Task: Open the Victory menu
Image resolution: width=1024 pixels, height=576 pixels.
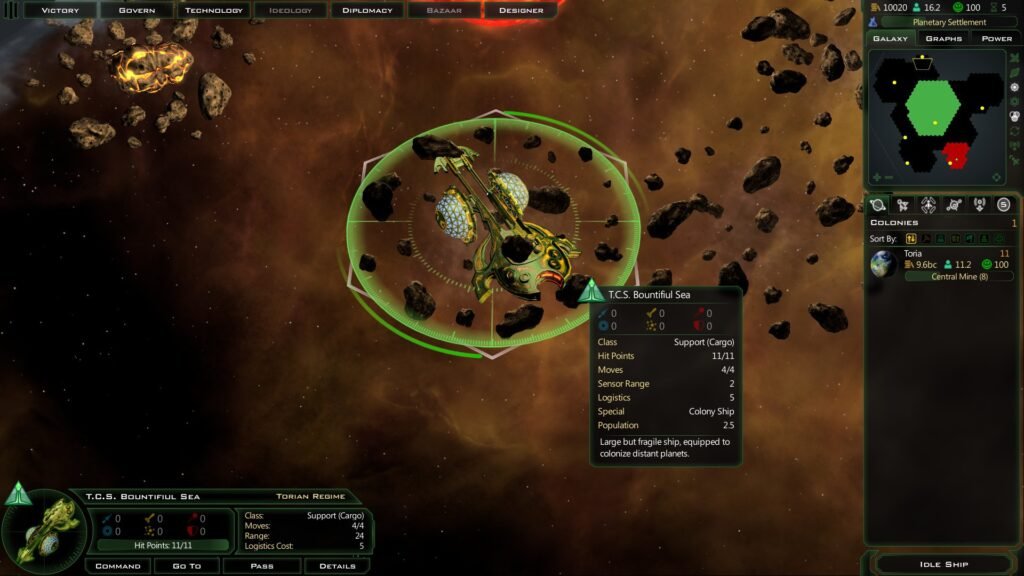Action: coord(60,10)
